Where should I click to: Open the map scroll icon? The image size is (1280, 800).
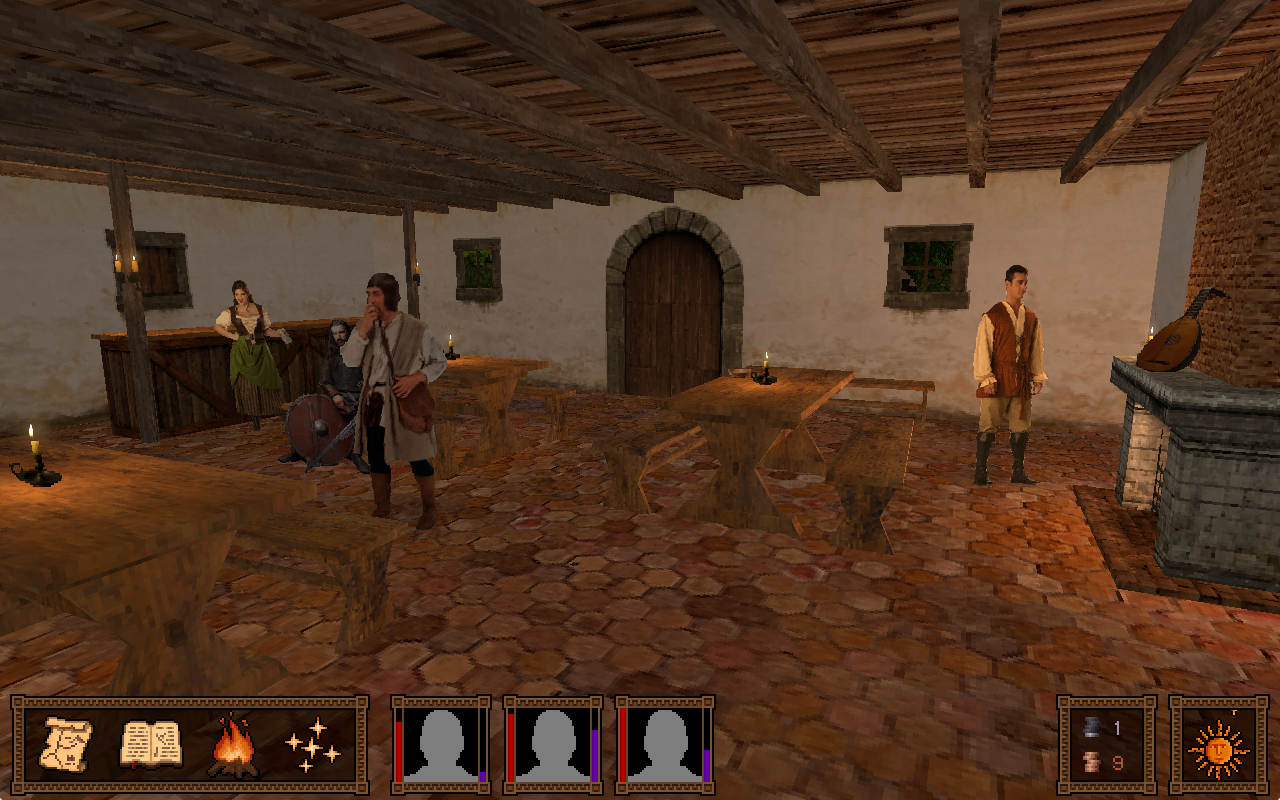pyautogui.click(x=68, y=745)
